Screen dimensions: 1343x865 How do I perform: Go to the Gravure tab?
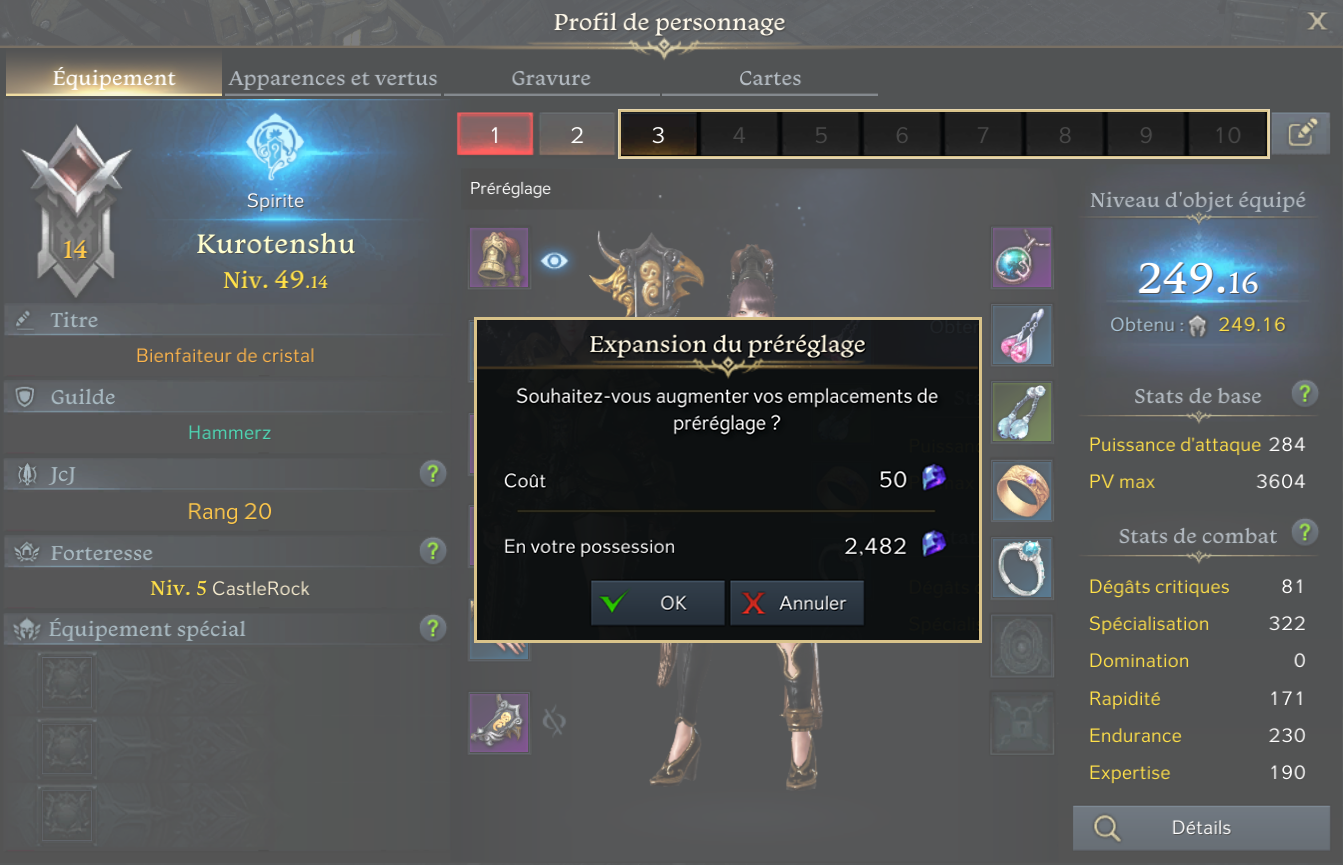point(551,78)
